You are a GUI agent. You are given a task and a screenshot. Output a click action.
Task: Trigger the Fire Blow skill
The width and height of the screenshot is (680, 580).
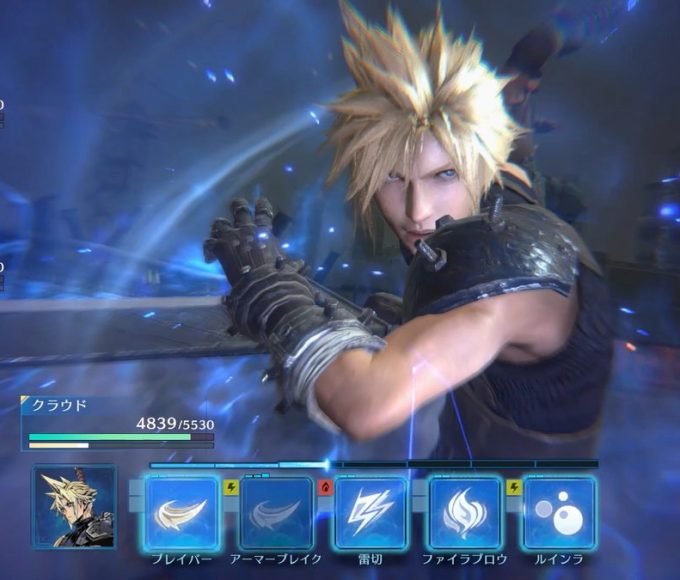click(465, 512)
